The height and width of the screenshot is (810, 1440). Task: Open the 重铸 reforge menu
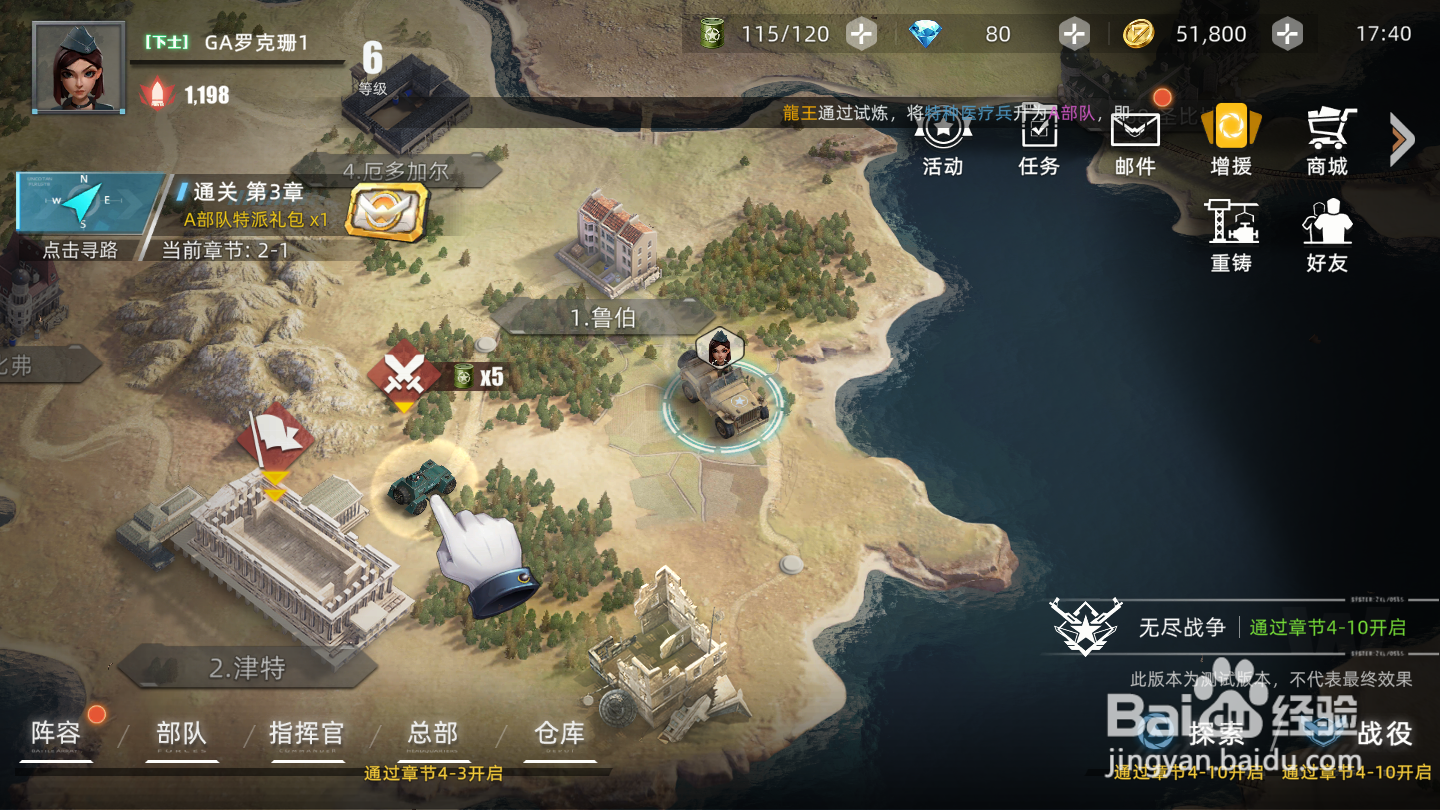click(1231, 236)
